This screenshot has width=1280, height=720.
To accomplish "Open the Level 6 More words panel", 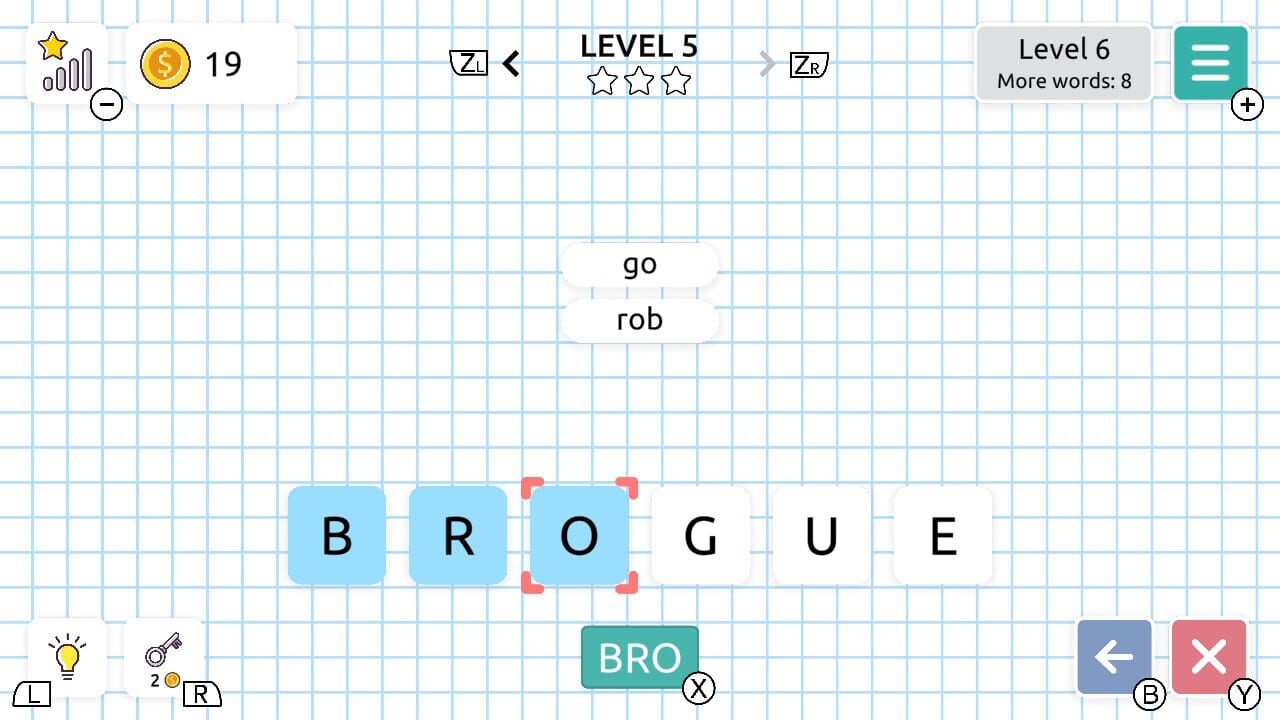I will 1063,62.
